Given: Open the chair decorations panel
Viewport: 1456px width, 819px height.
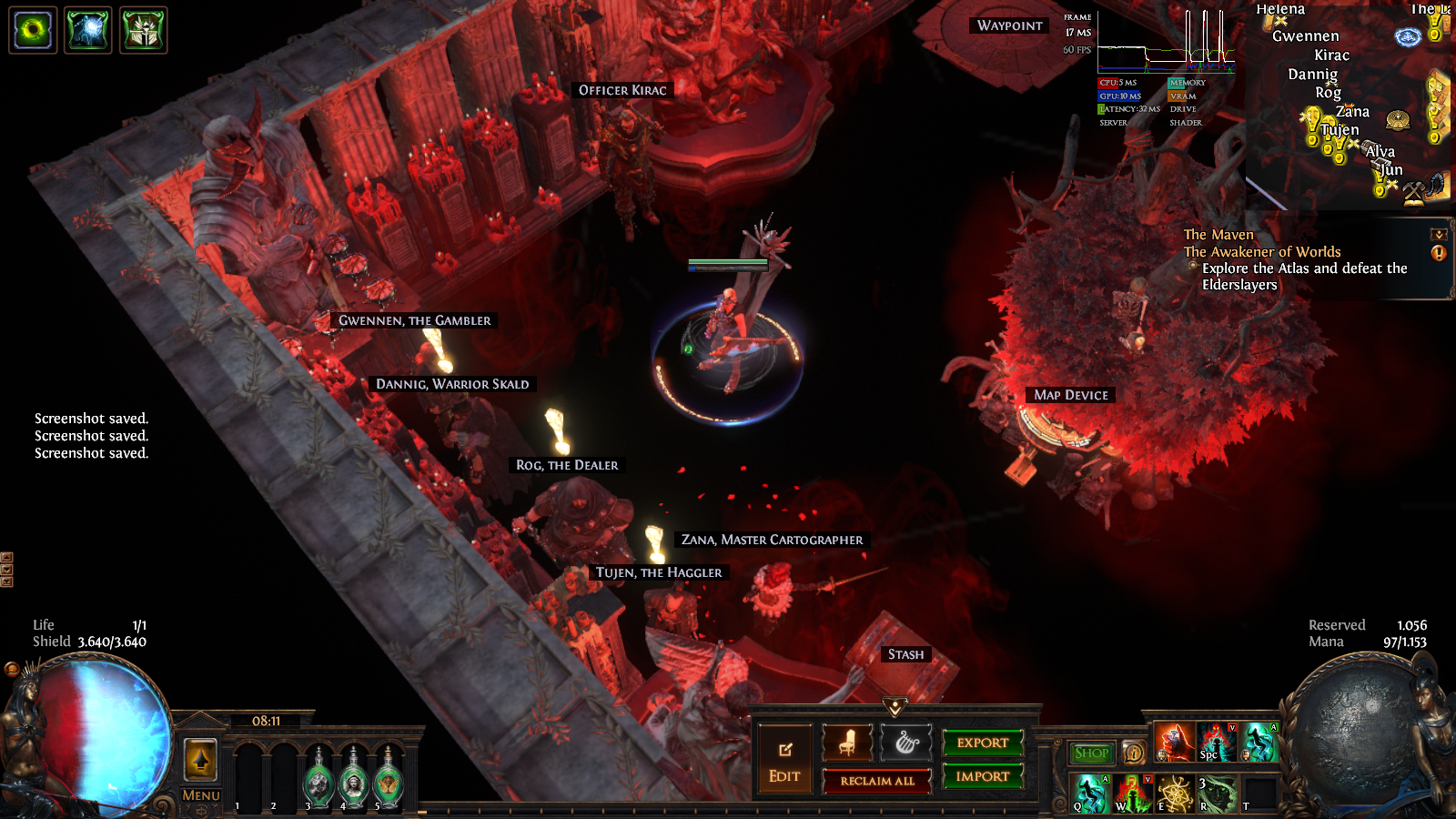Looking at the screenshot, I should point(847,743).
